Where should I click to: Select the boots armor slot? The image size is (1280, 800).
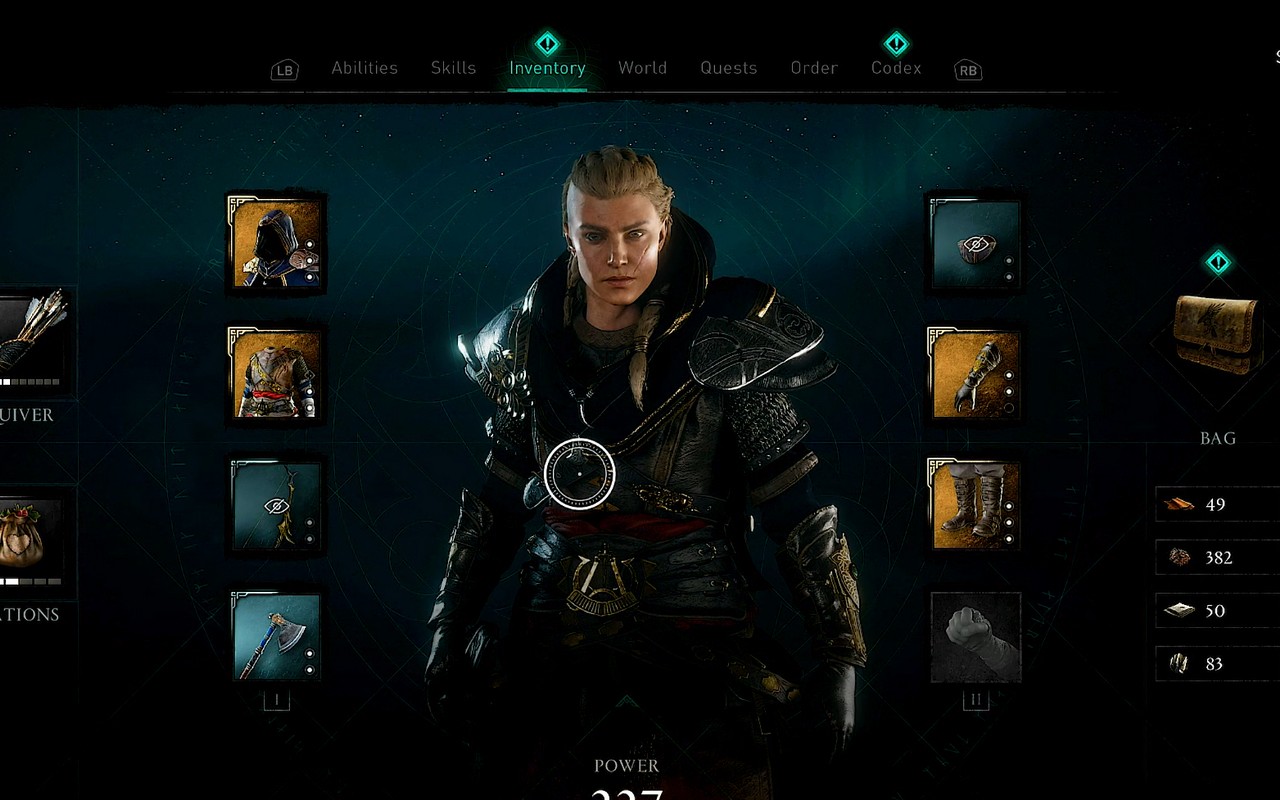(x=975, y=506)
